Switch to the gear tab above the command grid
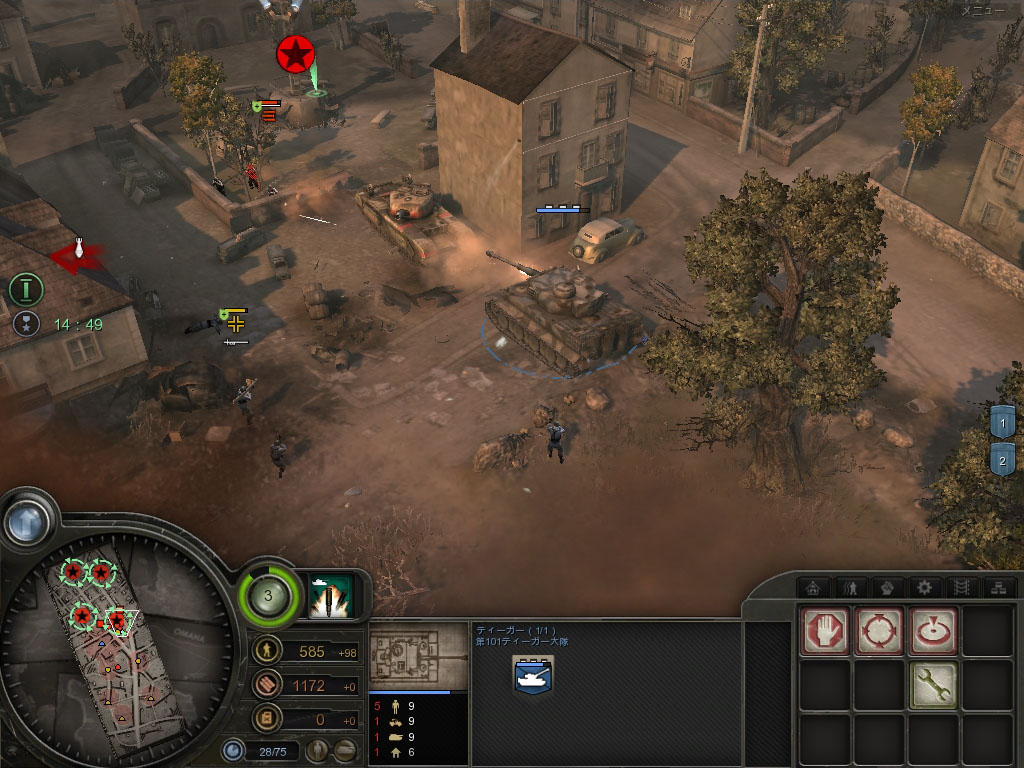The height and width of the screenshot is (768, 1024). pos(925,588)
